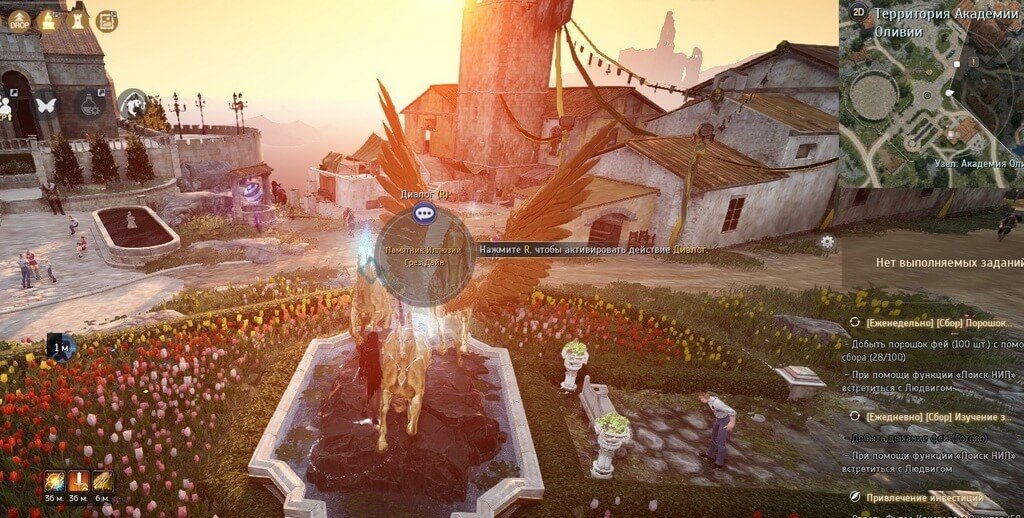Select the daily gathering study quest

(x=930, y=416)
